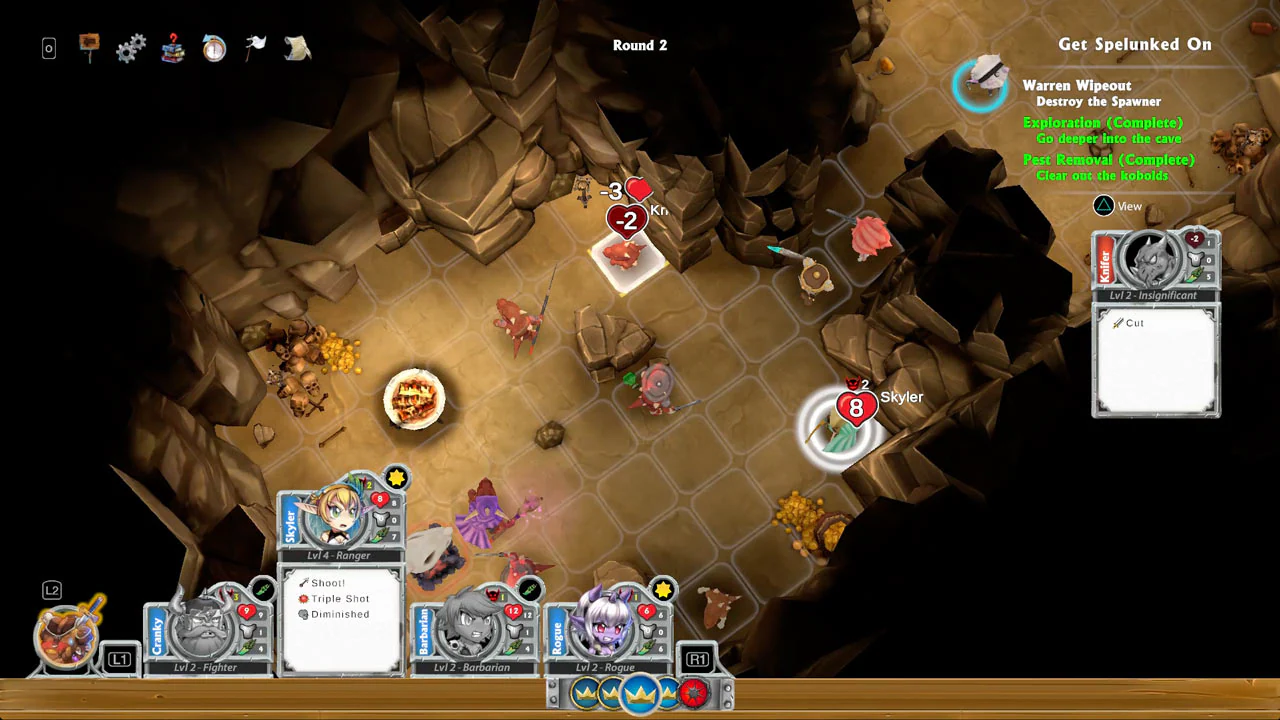Open the settings gears icon
Screen dimensions: 1280x720
[x=131, y=46]
